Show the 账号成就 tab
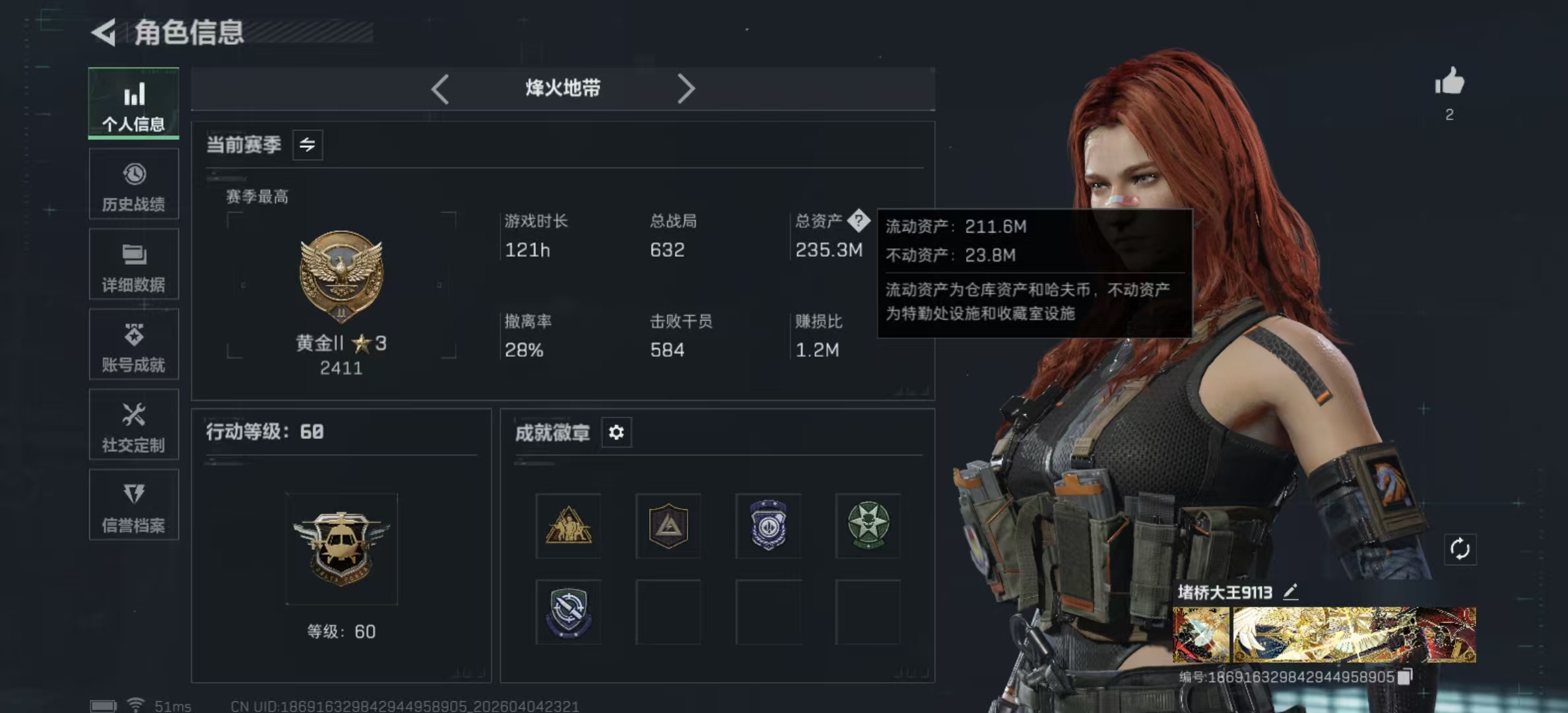Viewport: 1568px width, 713px height. point(133,345)
